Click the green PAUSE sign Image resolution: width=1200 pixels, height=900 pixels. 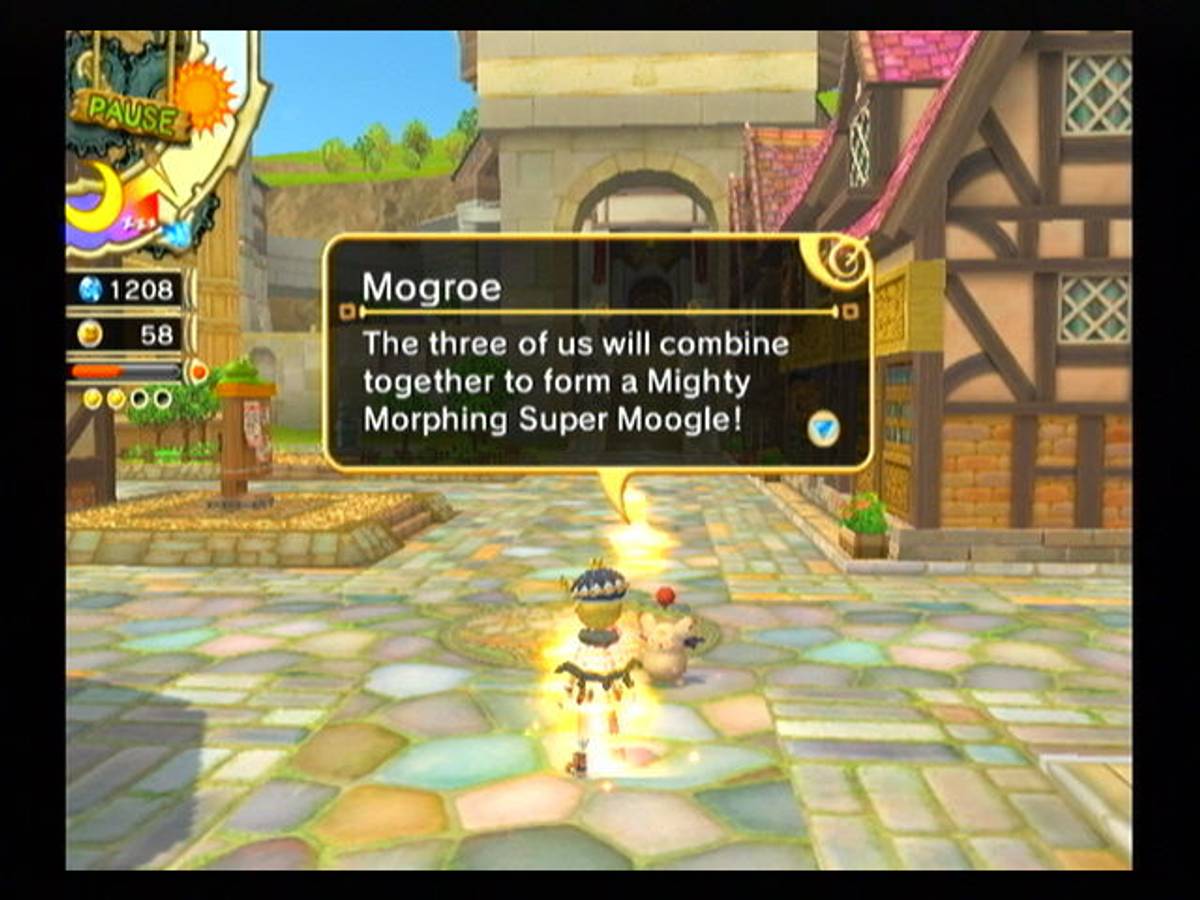point(129,115)
